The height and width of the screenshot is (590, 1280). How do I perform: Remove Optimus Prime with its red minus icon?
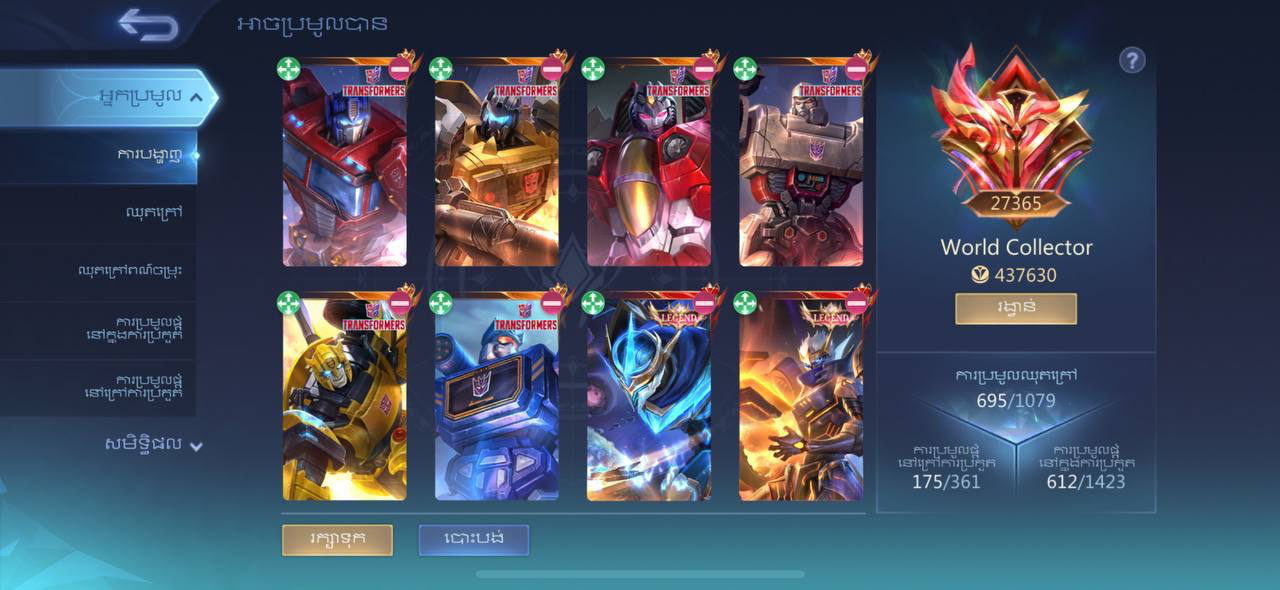(x=400, y=69)
